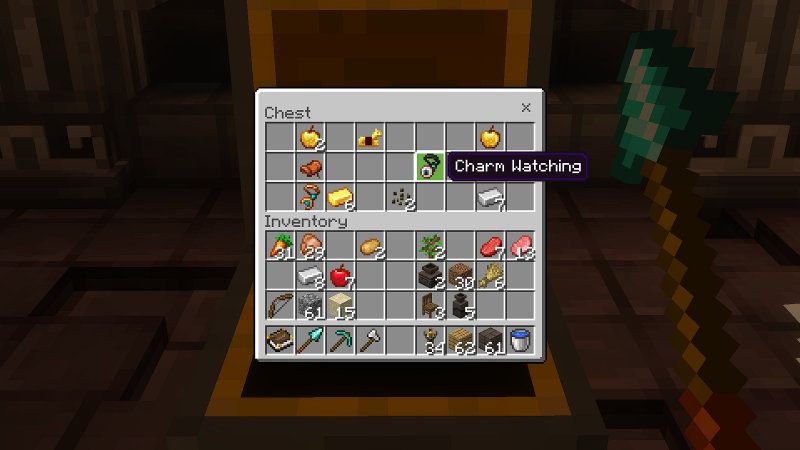The width and height of the screenshot is (800, 450).
Task: Take the gold ingot stack
Action: coord(340,196)
